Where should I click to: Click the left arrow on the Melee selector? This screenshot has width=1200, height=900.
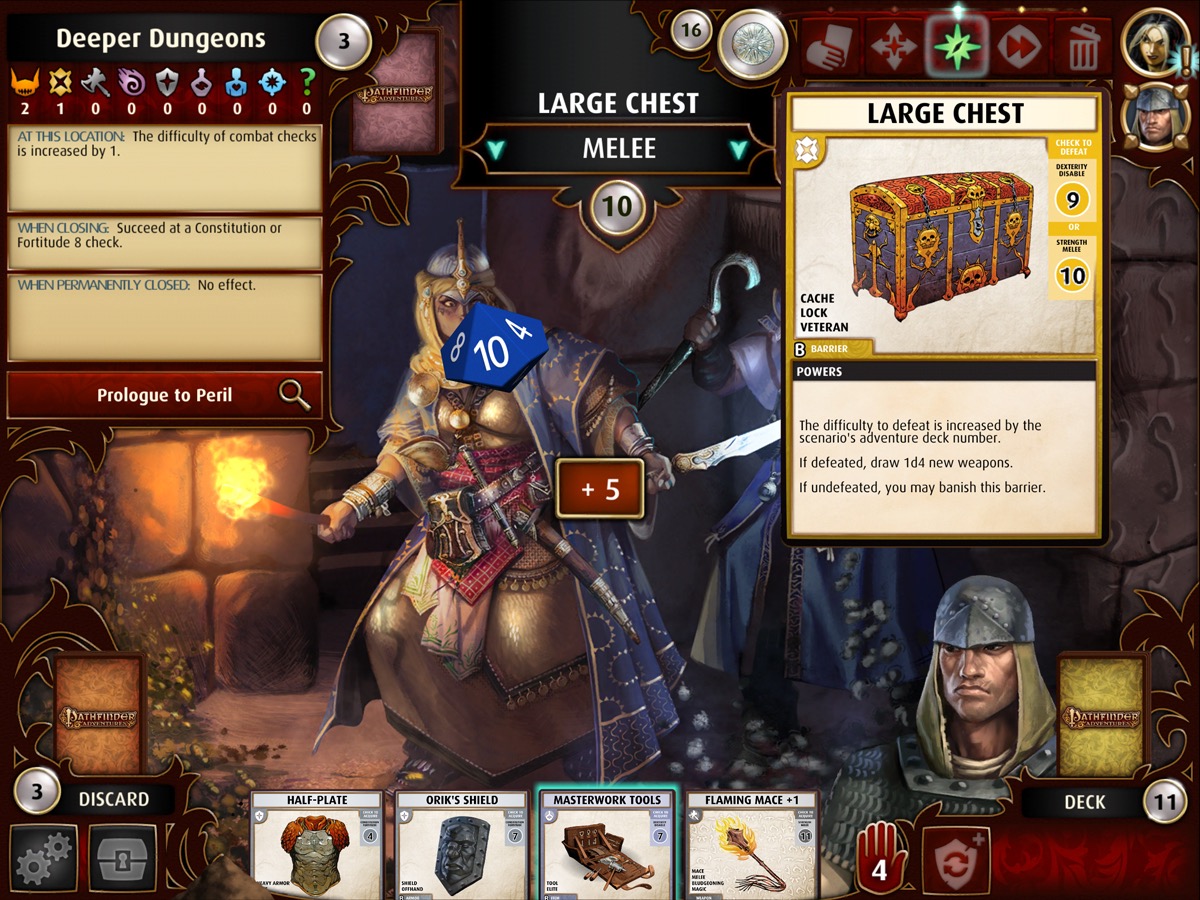(496, 149)
